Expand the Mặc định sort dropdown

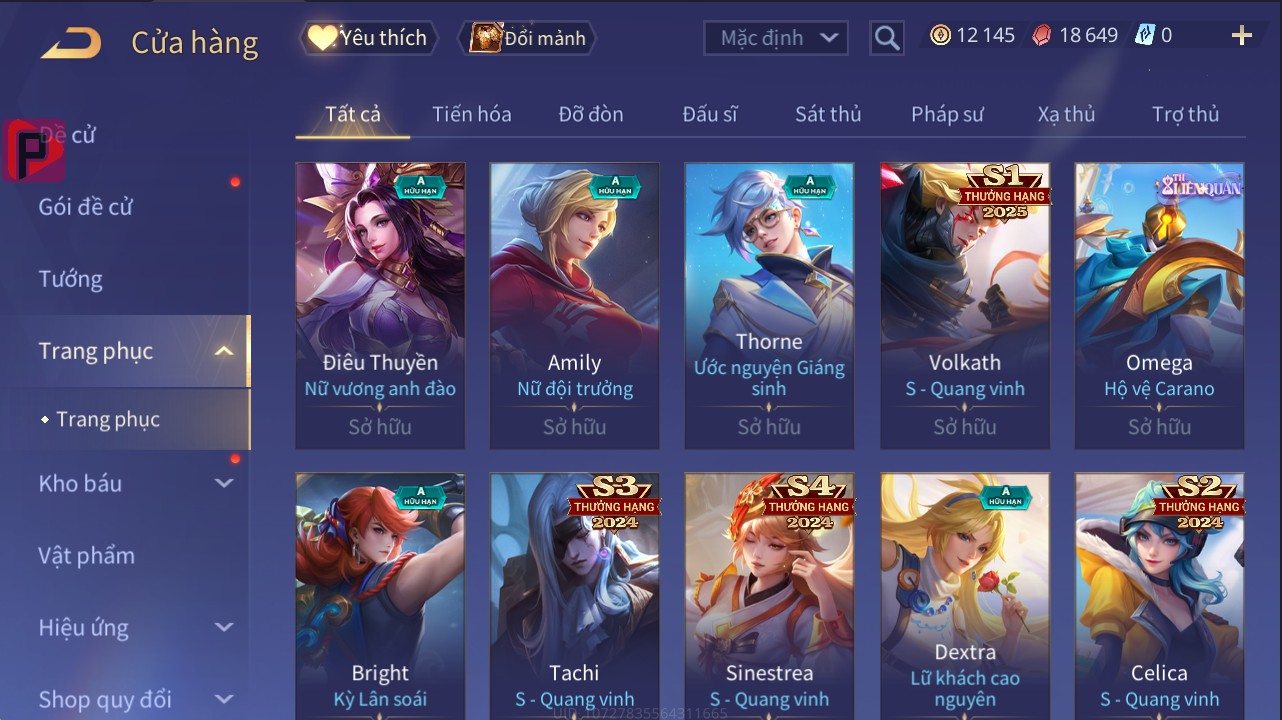pyautogui.click(x=776, y=38)
